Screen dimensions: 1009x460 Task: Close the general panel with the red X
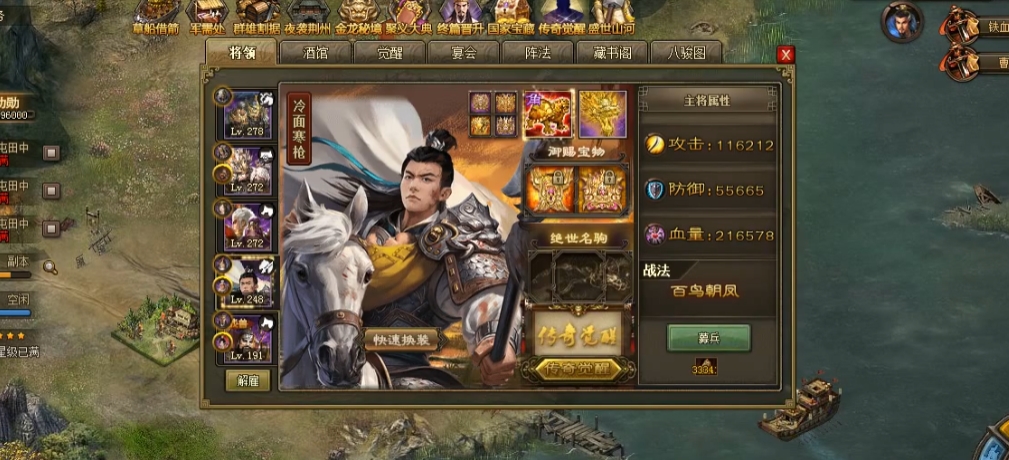786,54
